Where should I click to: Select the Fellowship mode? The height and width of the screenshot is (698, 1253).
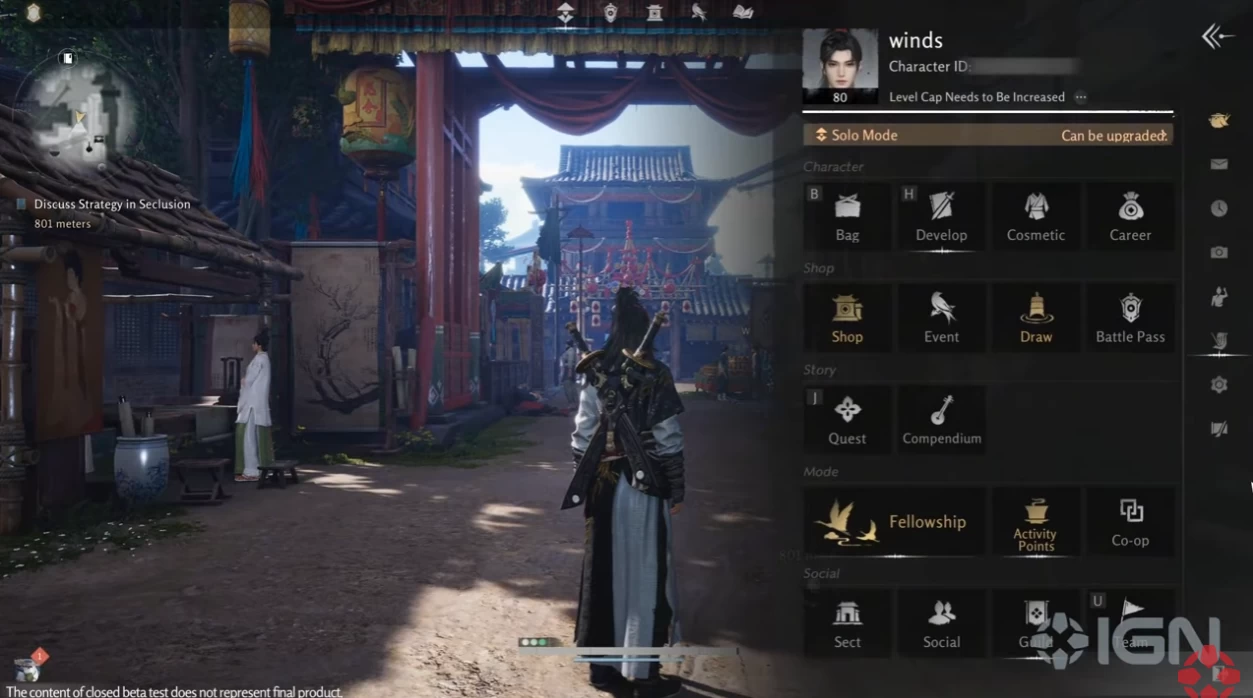coord(894,522)
